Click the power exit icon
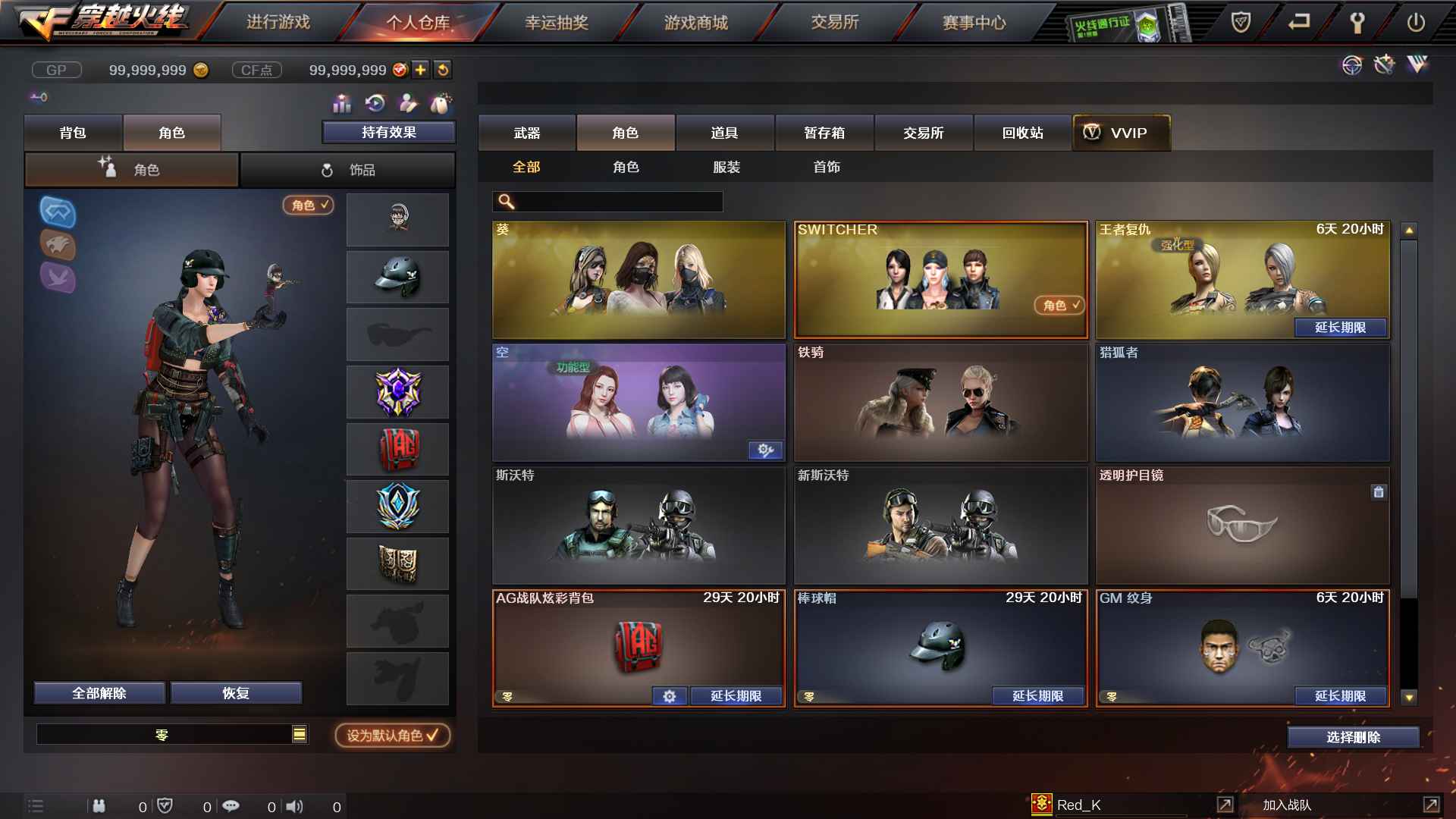This screenshot has width=1456, height=819. pos(1415,23)
